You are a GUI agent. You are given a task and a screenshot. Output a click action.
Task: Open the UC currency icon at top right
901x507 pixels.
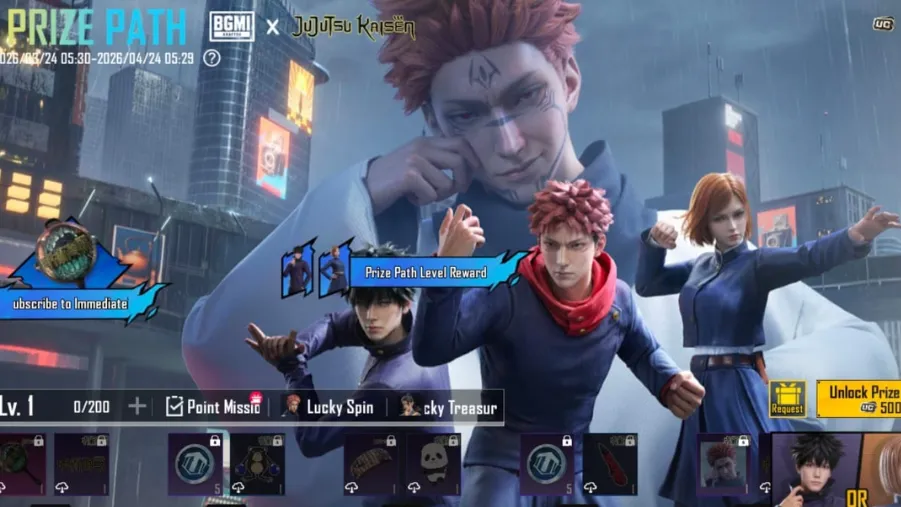(882, 23)
